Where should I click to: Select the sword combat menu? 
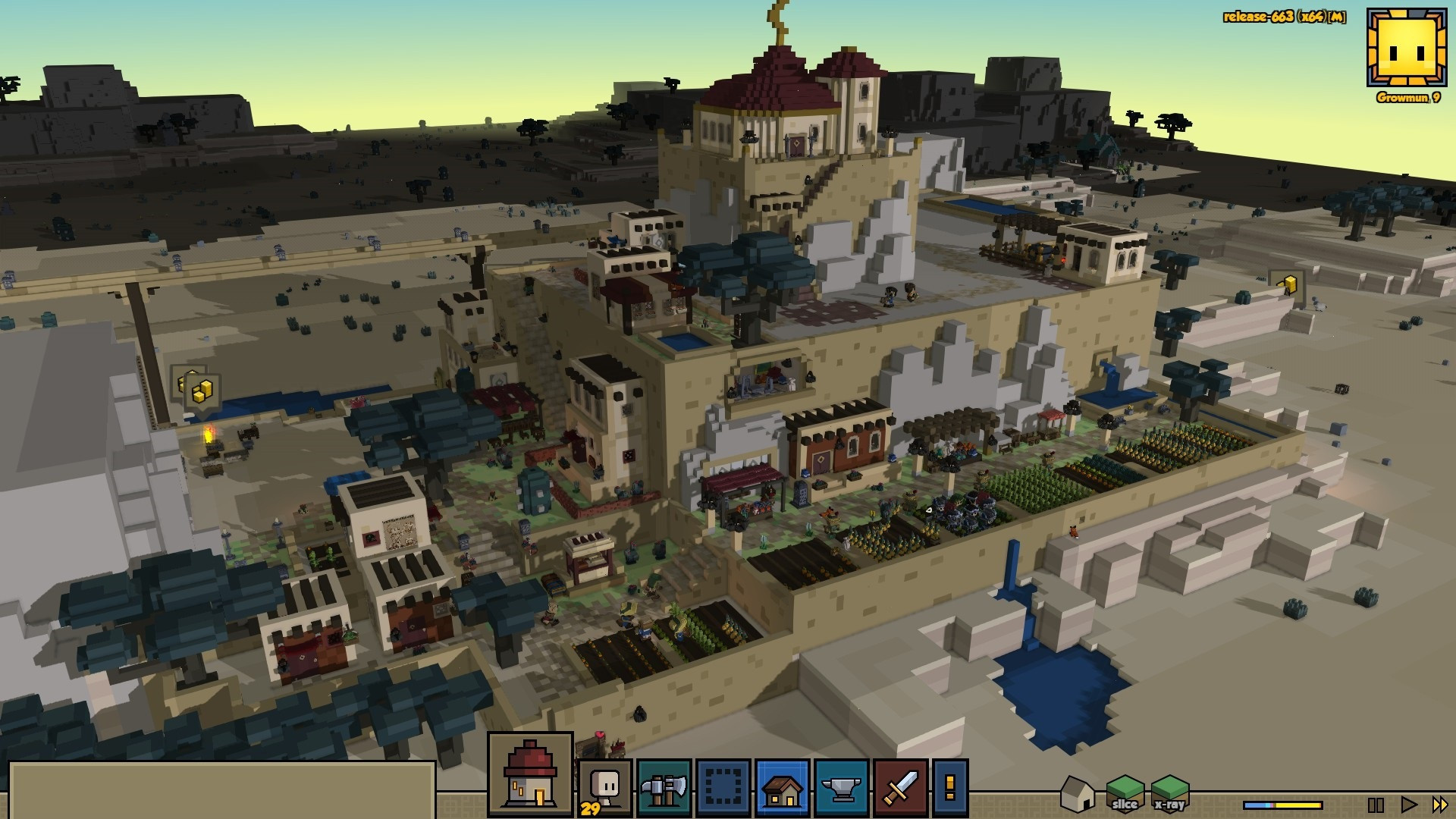[x=901, y=789]
